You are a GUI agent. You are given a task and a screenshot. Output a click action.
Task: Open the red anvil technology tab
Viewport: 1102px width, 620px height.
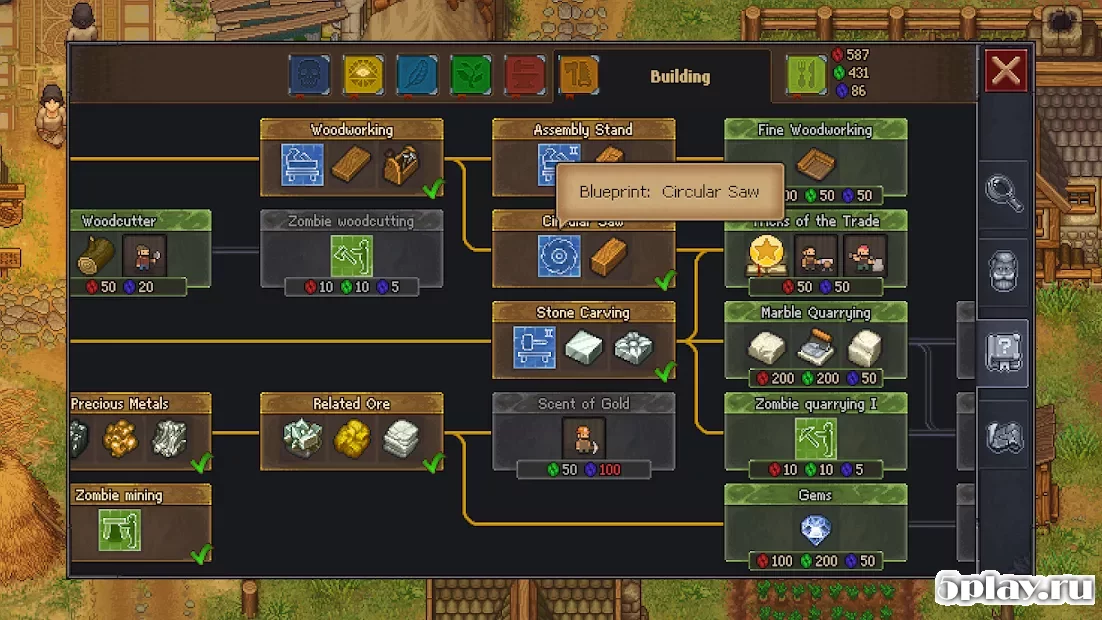(524, 75)
